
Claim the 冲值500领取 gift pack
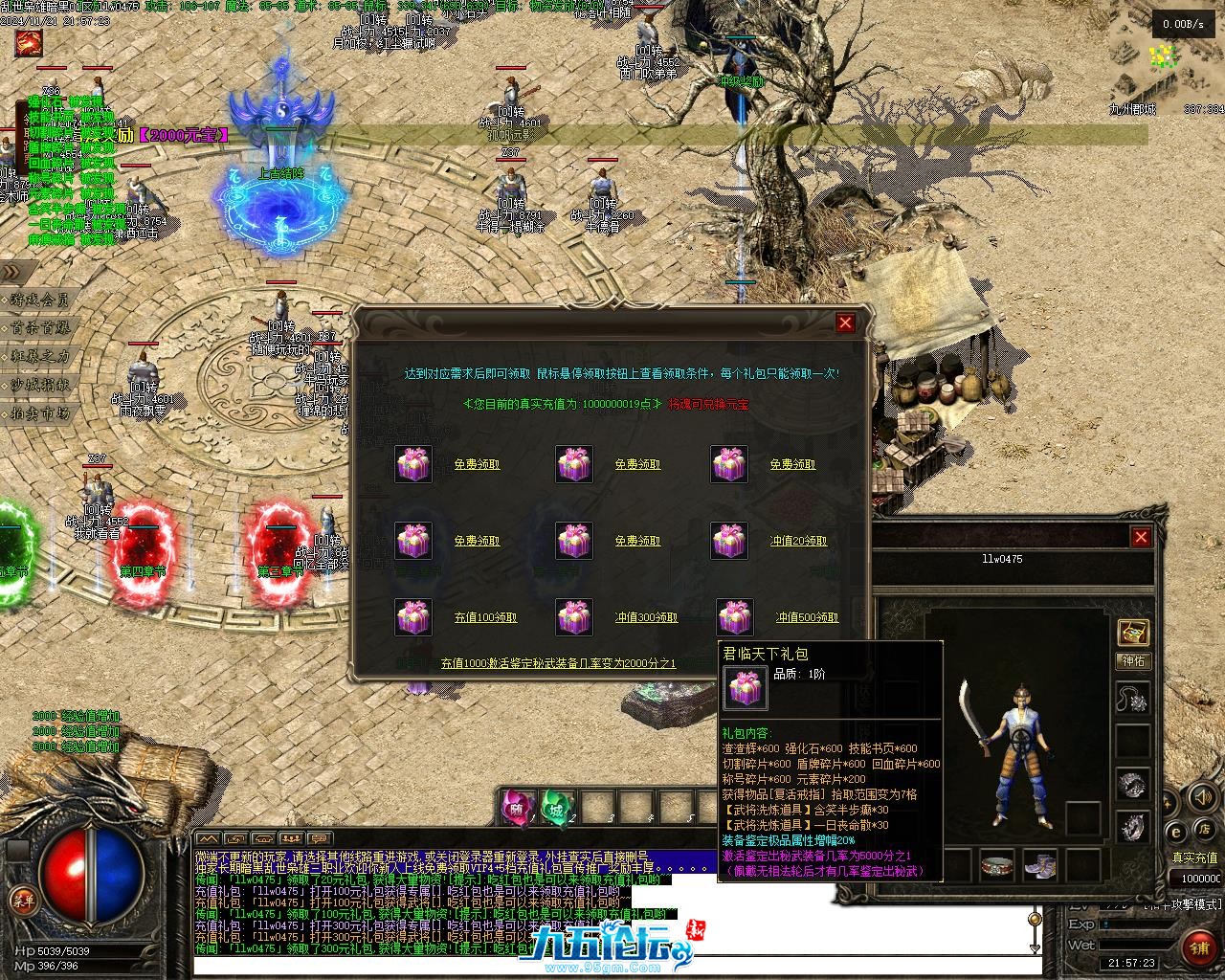click(807, 618)
